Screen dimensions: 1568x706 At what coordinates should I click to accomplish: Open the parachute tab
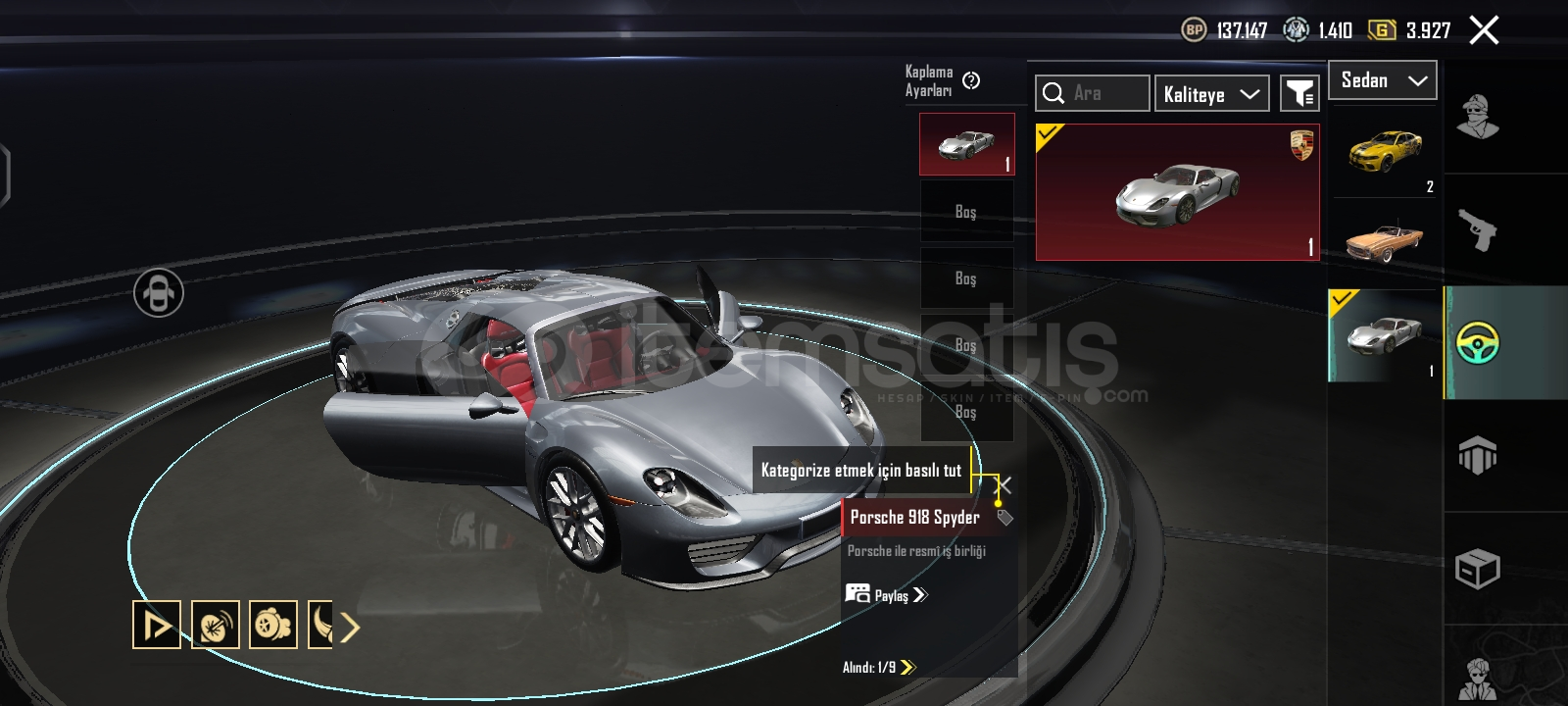coord(1478,455)
